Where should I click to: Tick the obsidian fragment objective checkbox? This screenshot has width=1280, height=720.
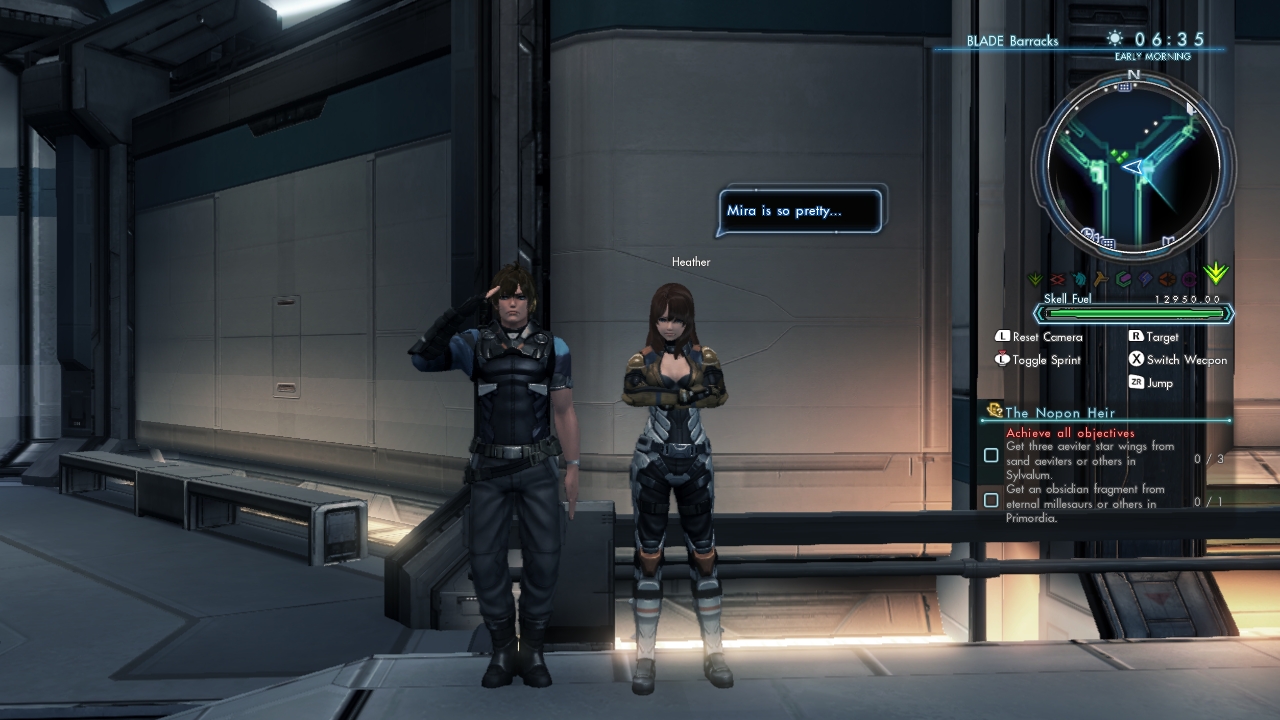(x=991, y=500)
